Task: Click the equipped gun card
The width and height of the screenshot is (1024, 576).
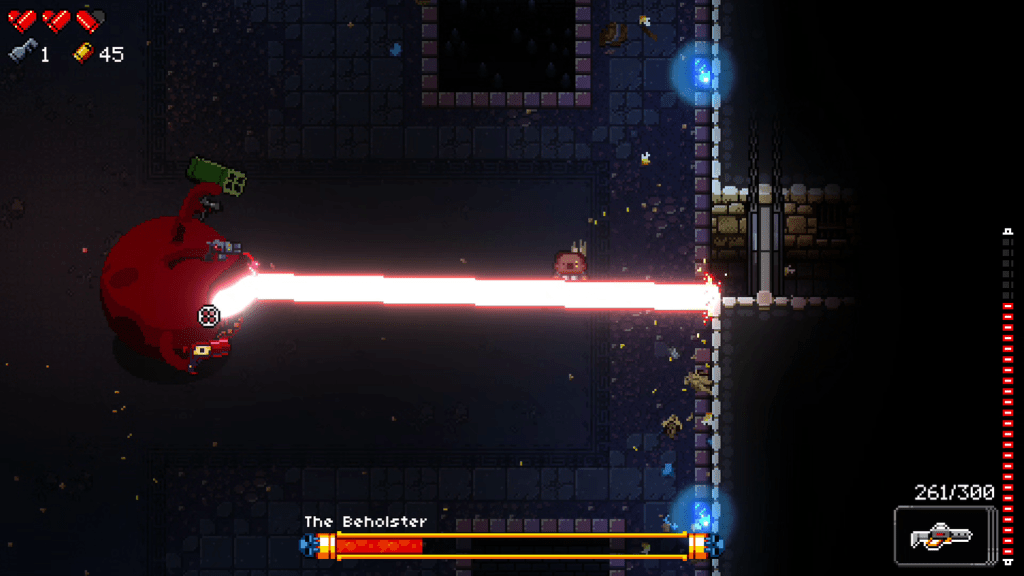Action: tap(945, 536)
